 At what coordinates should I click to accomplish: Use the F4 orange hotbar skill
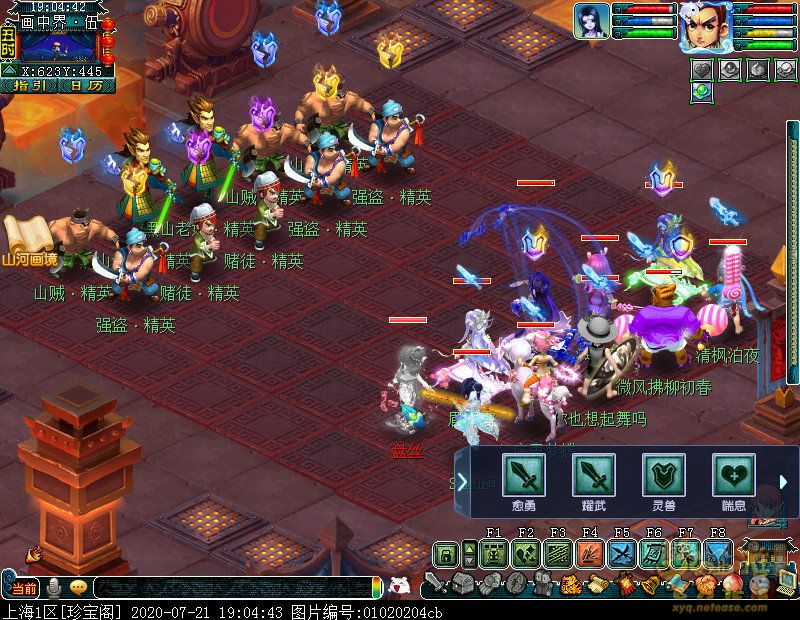click(x=590, y=554)
